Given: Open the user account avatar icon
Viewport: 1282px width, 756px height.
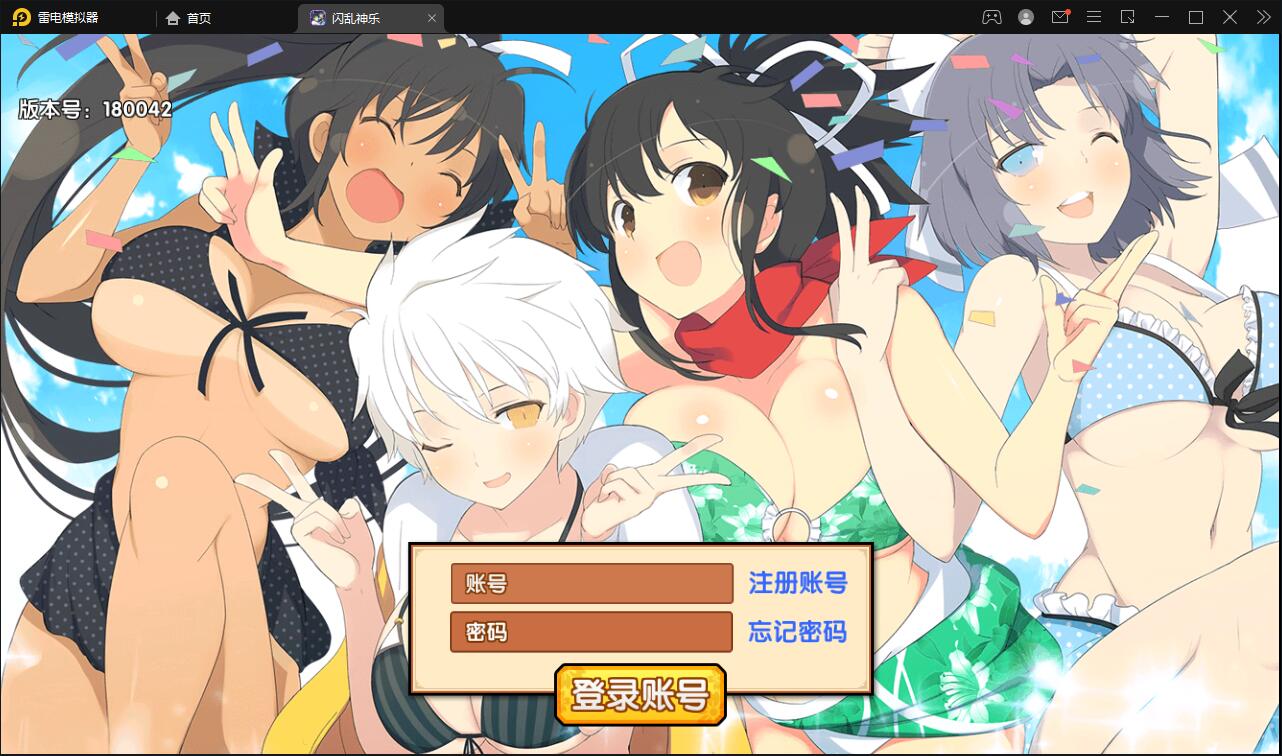Looking at the screenshot, I should [1026, 17].
